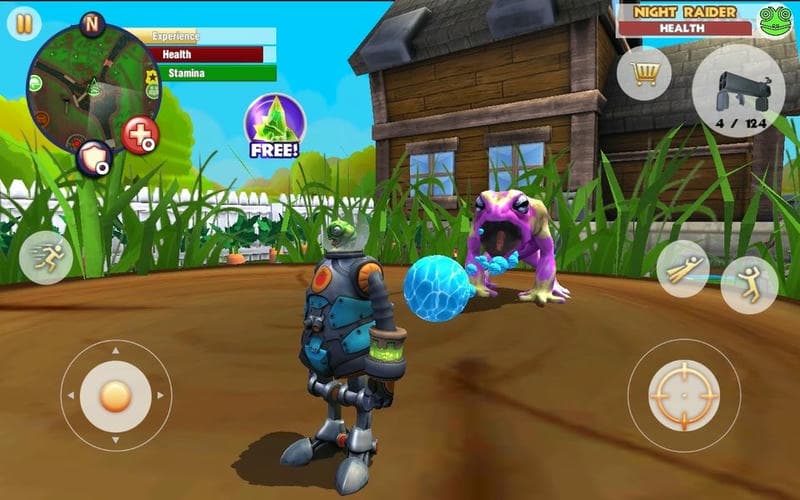Toggle sprint with the running man button
This screenshot has width=800, height=500.
point(46,257)
